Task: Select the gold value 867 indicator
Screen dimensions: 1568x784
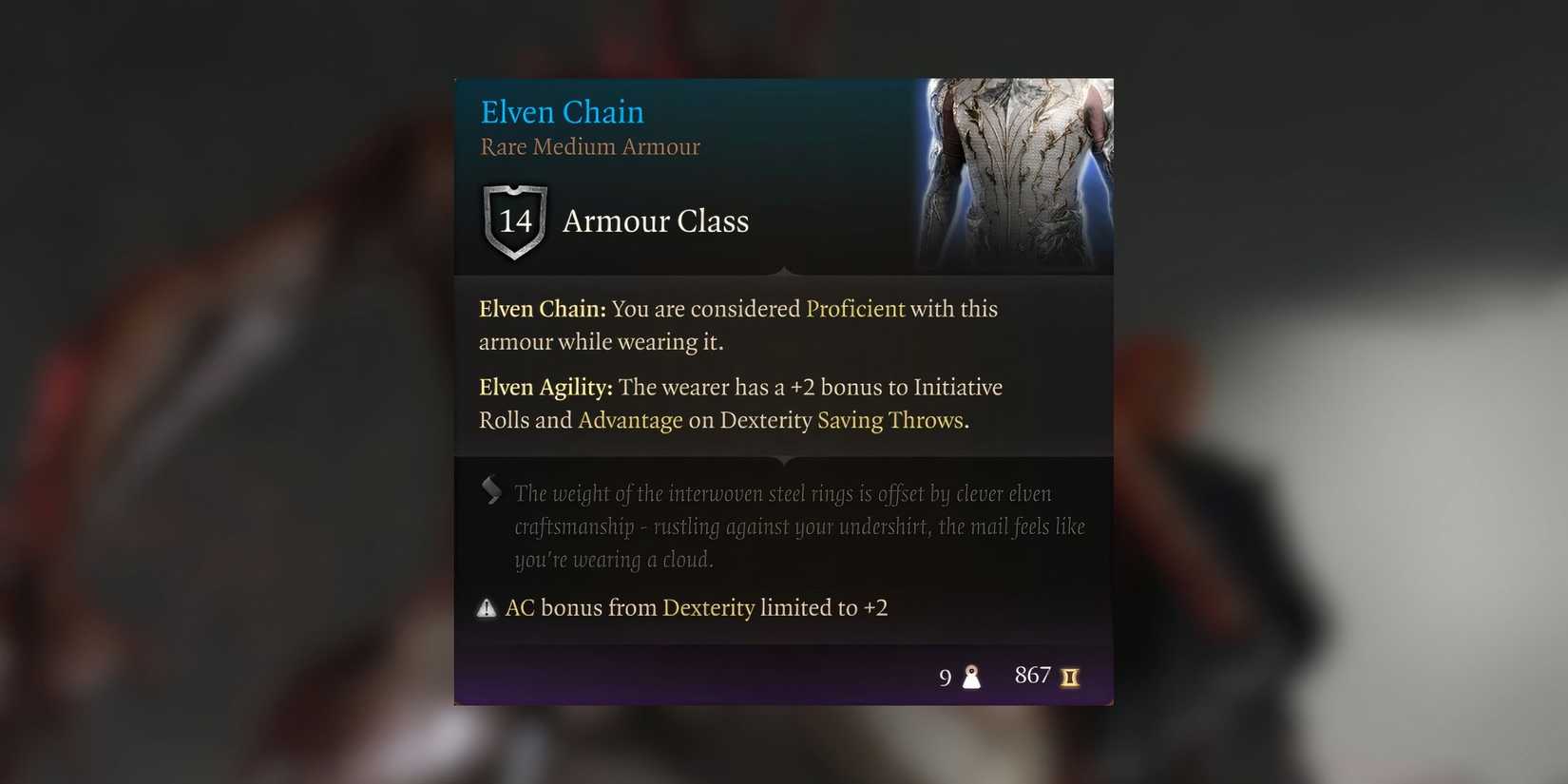Action: 1032,675
